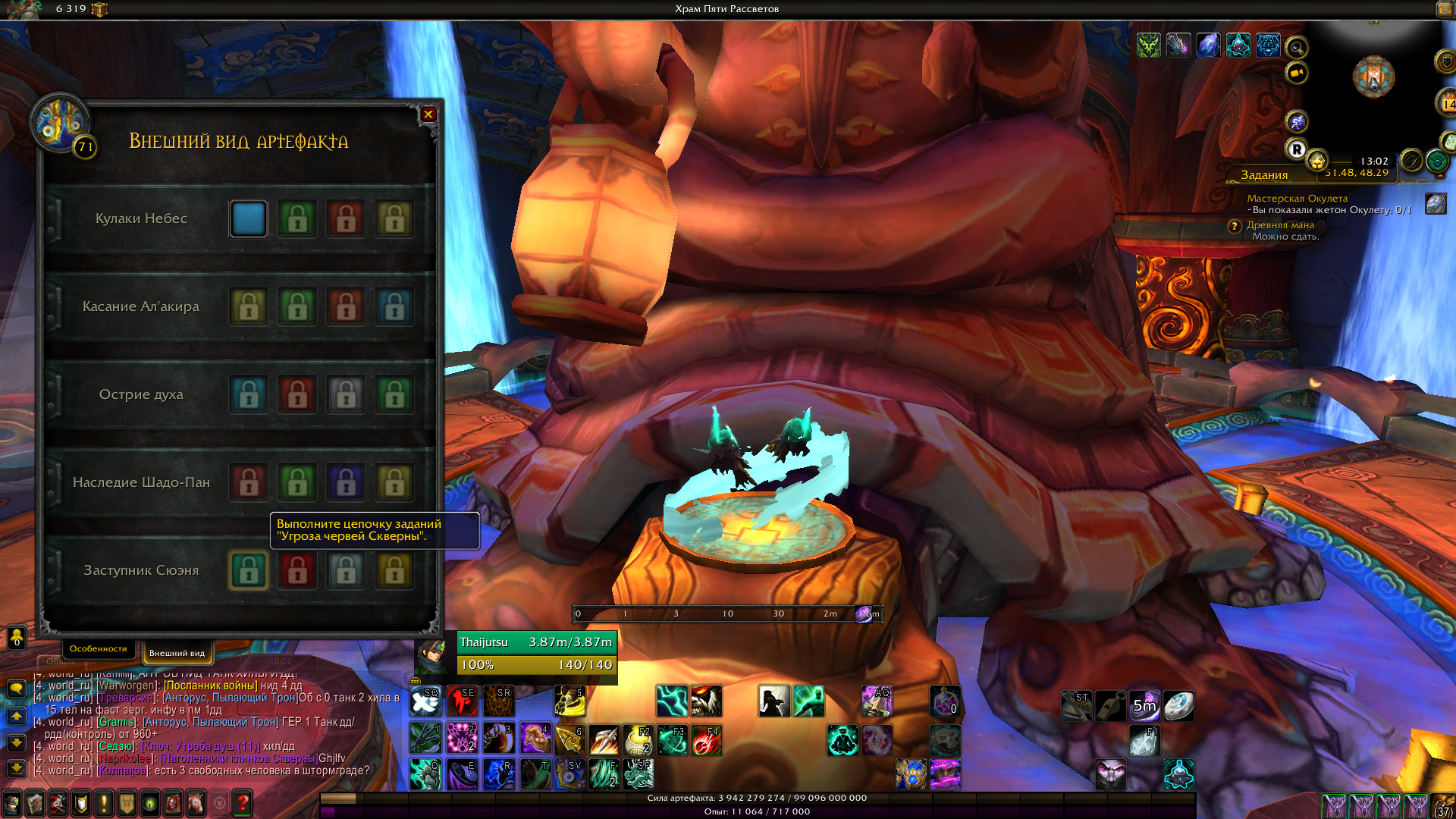Open the Мастерская Окулета quest in the tracker
Viewport: 1456px width, 819px height.
tap(1297, 199)
